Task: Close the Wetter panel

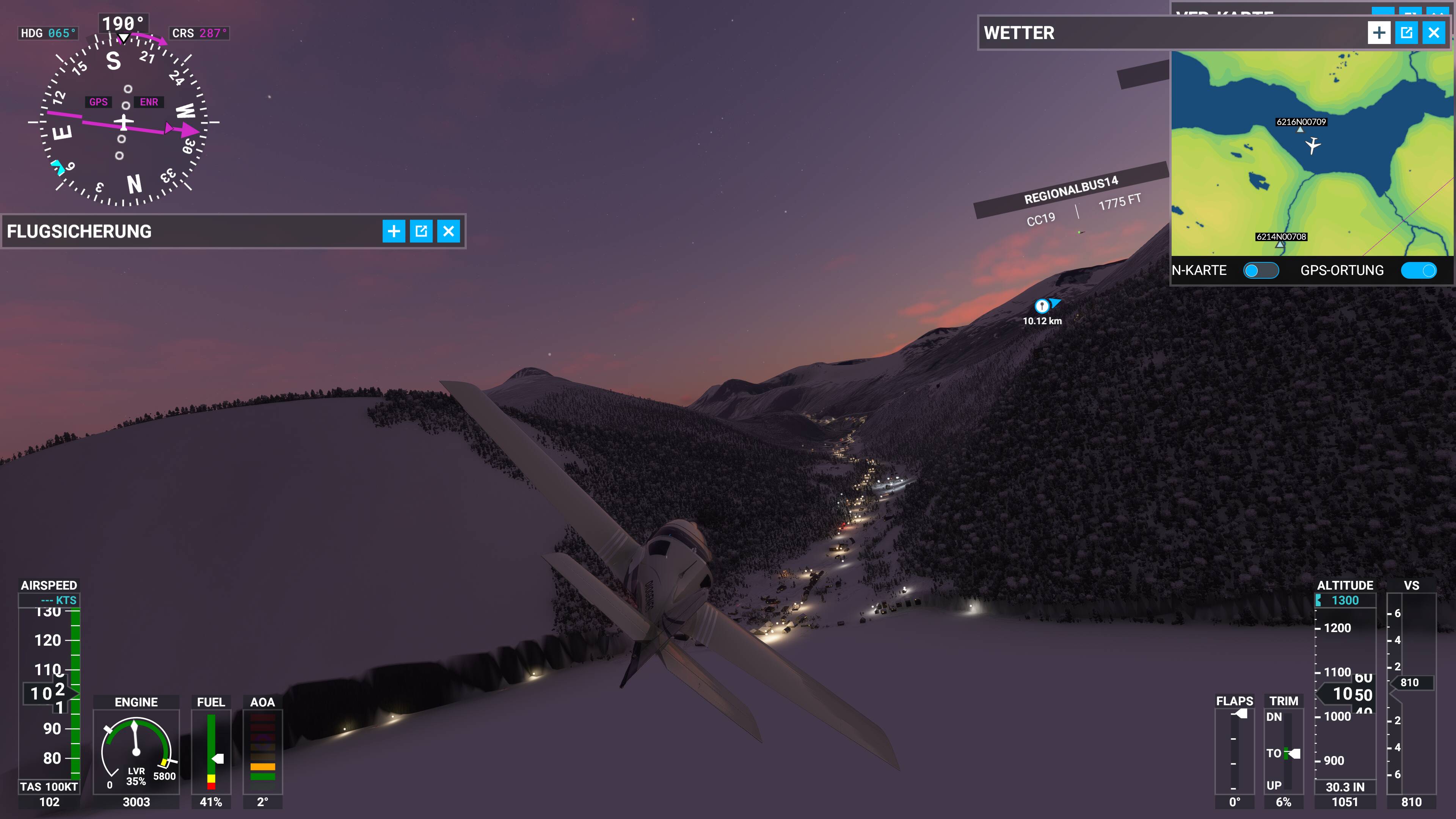Action: point(1434,33)
